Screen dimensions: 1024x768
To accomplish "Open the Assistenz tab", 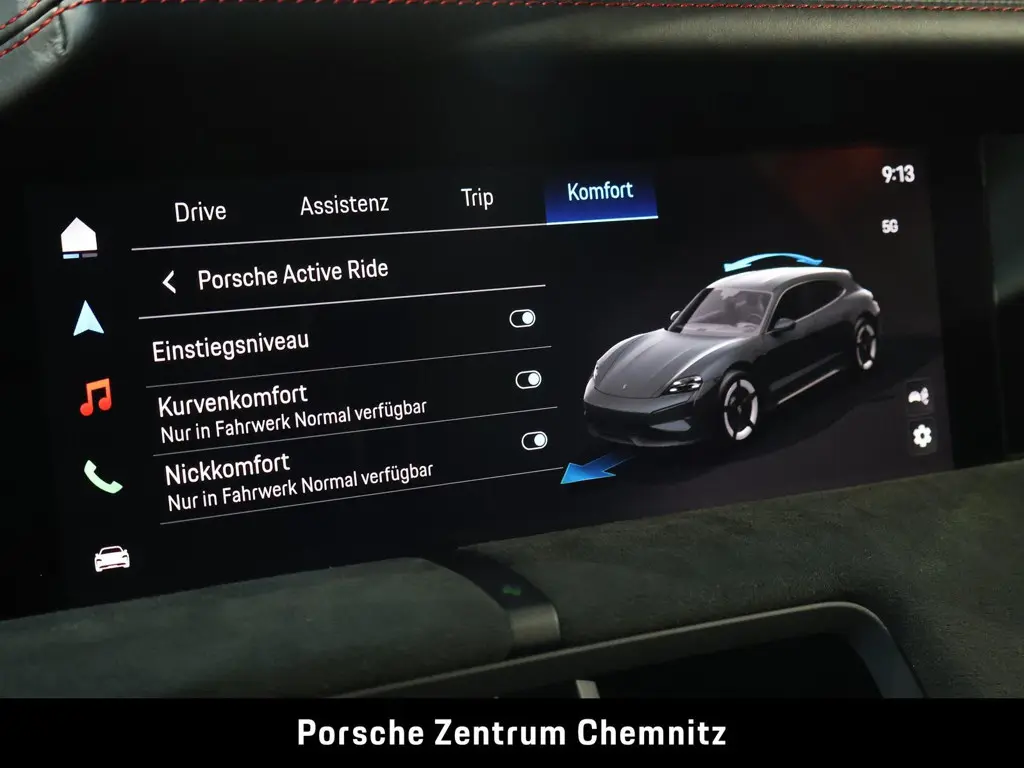I will tap(344, 204).
